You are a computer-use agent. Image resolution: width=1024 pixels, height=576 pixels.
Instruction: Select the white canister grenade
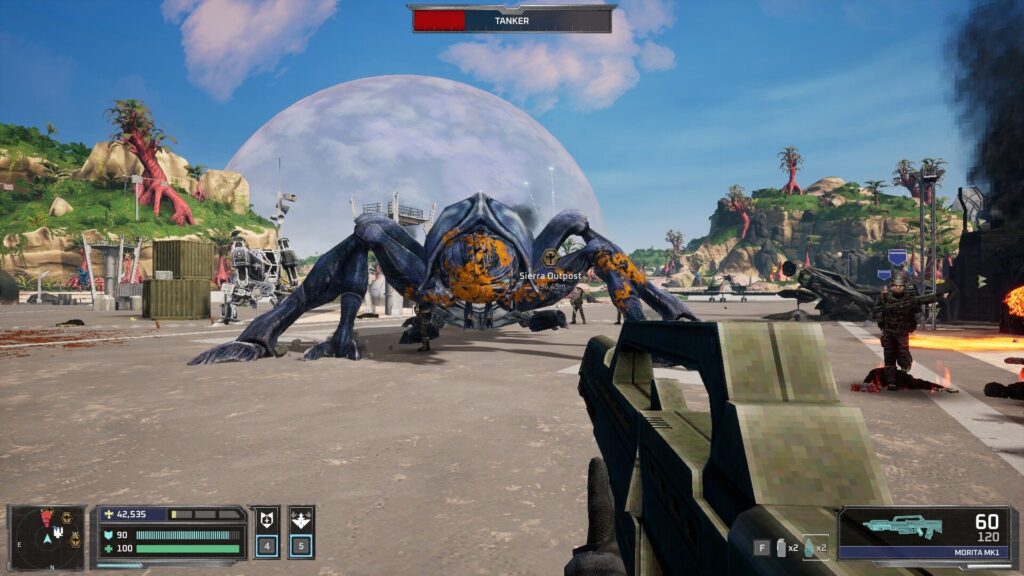[x=781, y=547]
